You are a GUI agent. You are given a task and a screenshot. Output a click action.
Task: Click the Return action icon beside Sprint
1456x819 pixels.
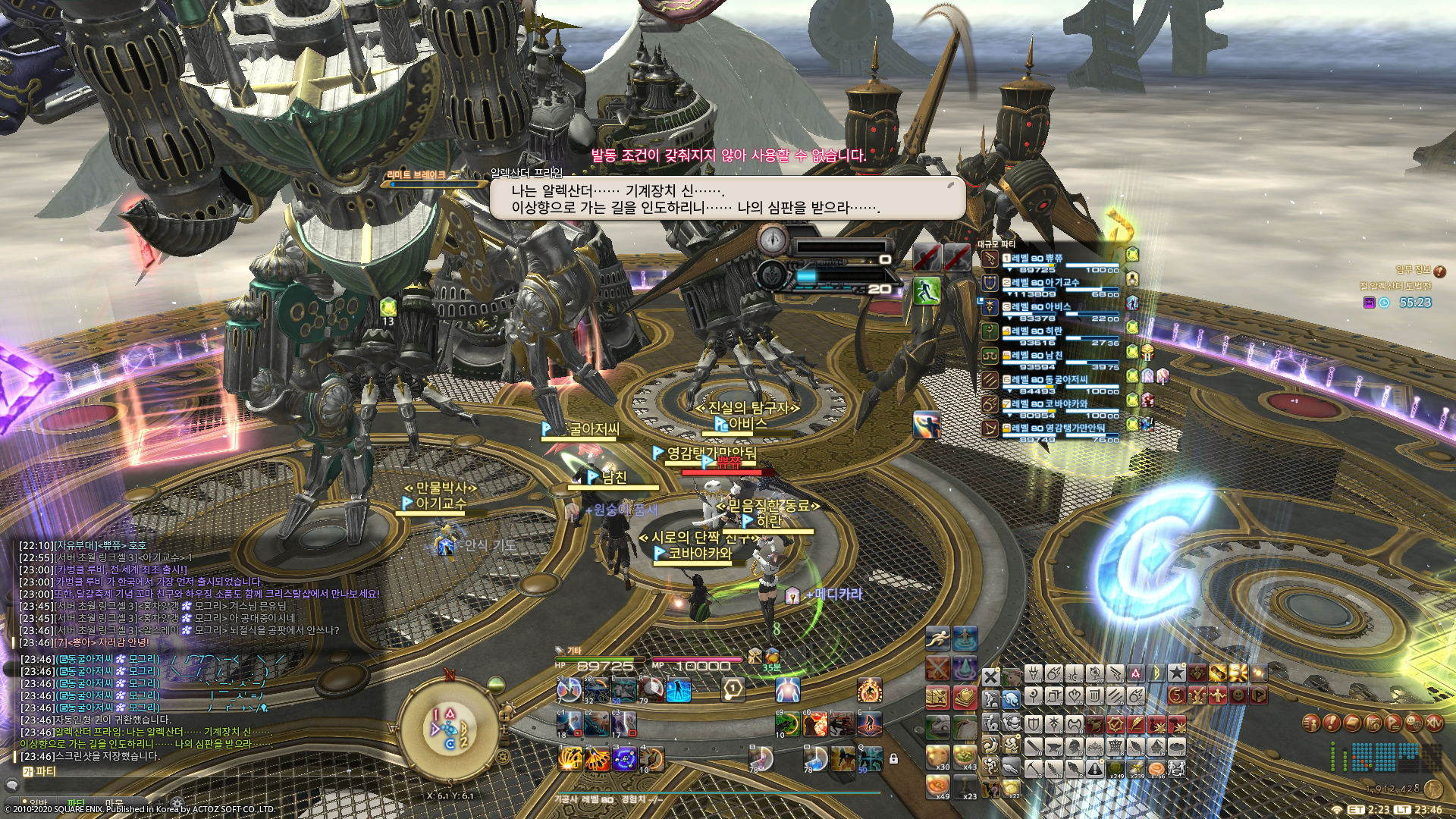click(965, 639)
